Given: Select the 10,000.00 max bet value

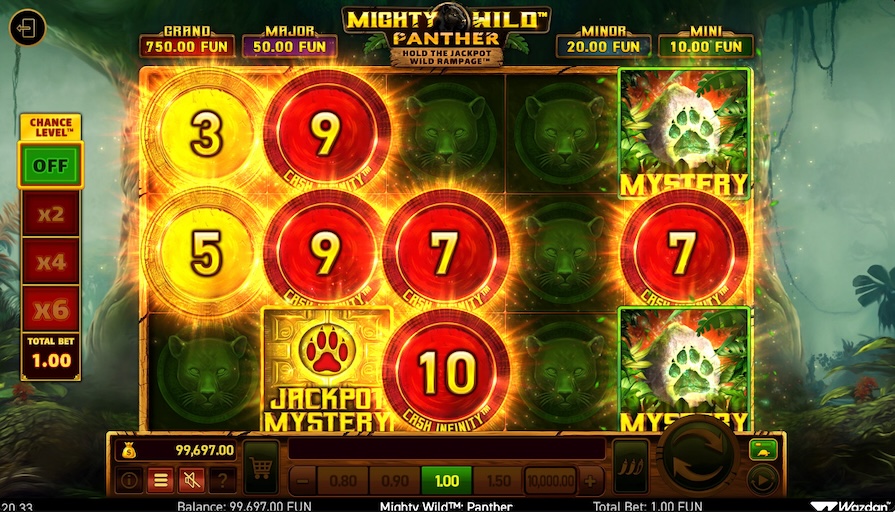Looking at the screenshot, I should (550, 480).
